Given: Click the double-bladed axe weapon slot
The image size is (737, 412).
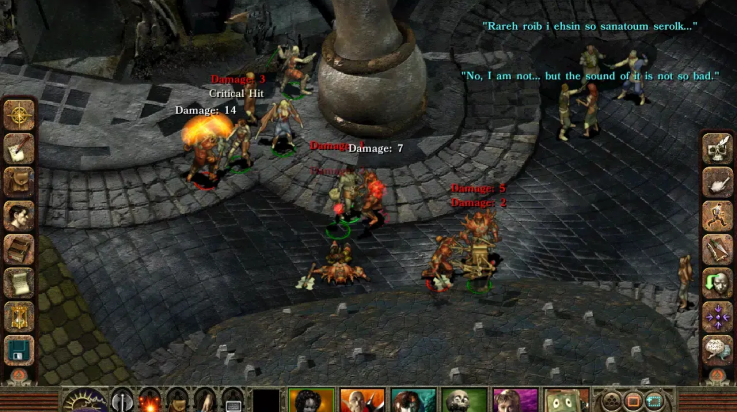Looking at the screenshot, I should (123, 401).
